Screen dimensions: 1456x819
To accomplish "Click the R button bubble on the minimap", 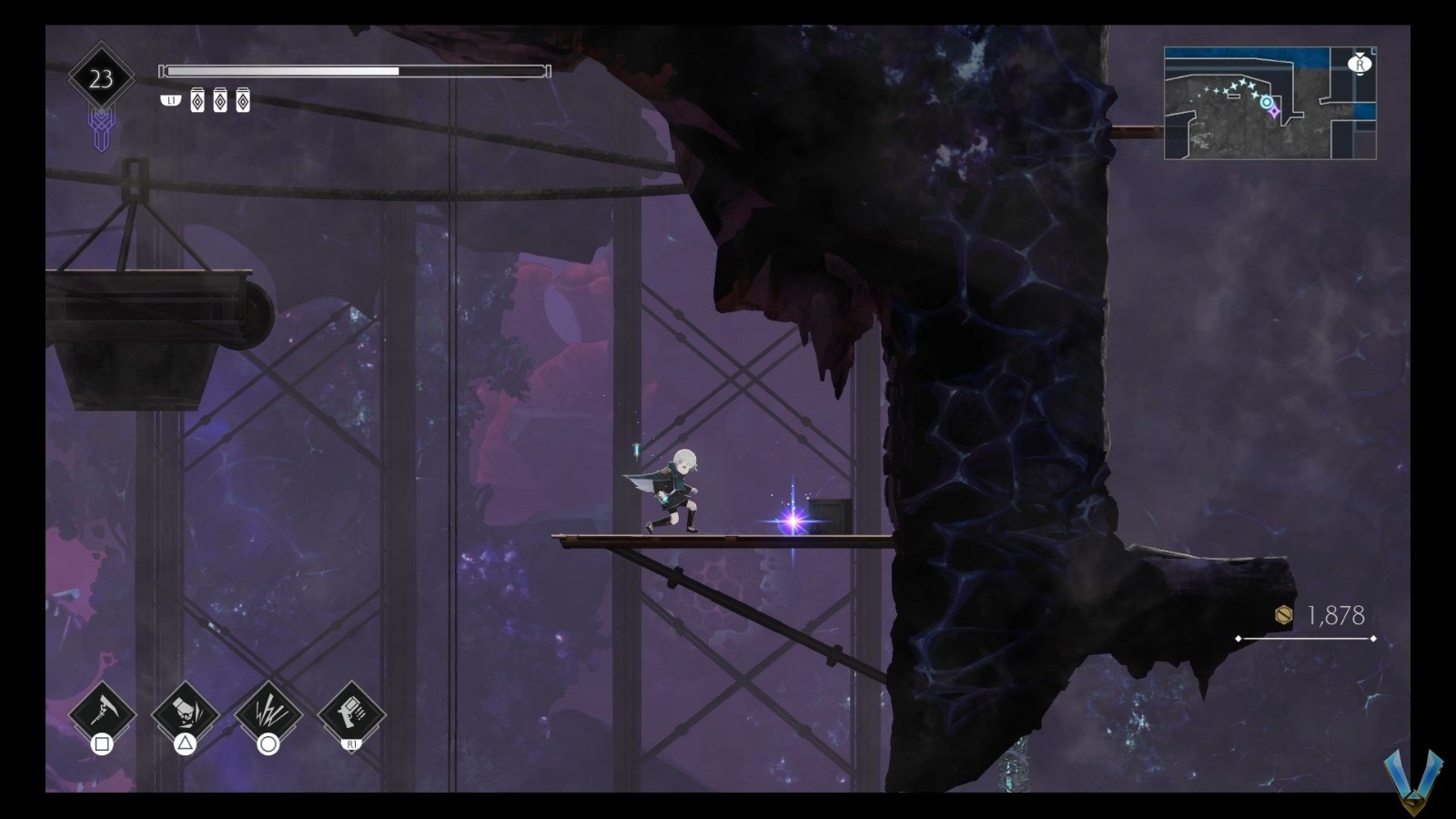I will coord(1360,65).
